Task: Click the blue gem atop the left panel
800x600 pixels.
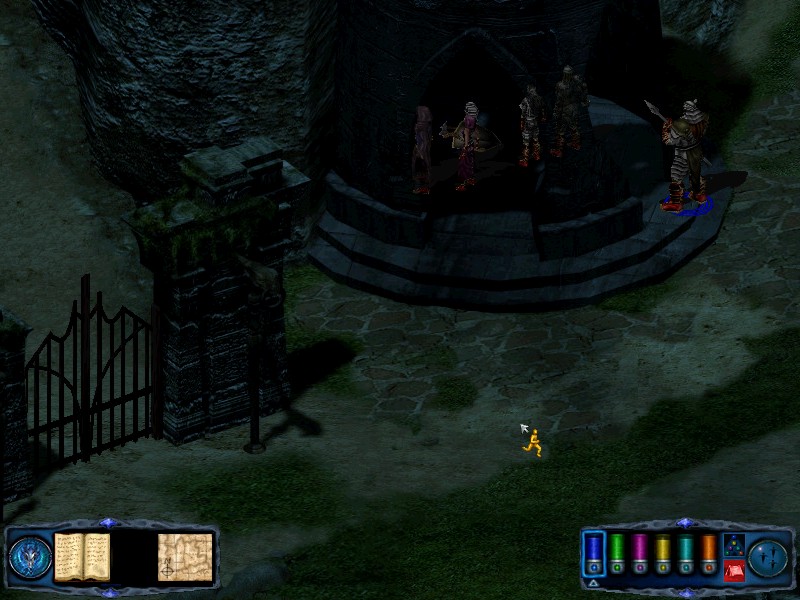Action: tap(110, 523)
